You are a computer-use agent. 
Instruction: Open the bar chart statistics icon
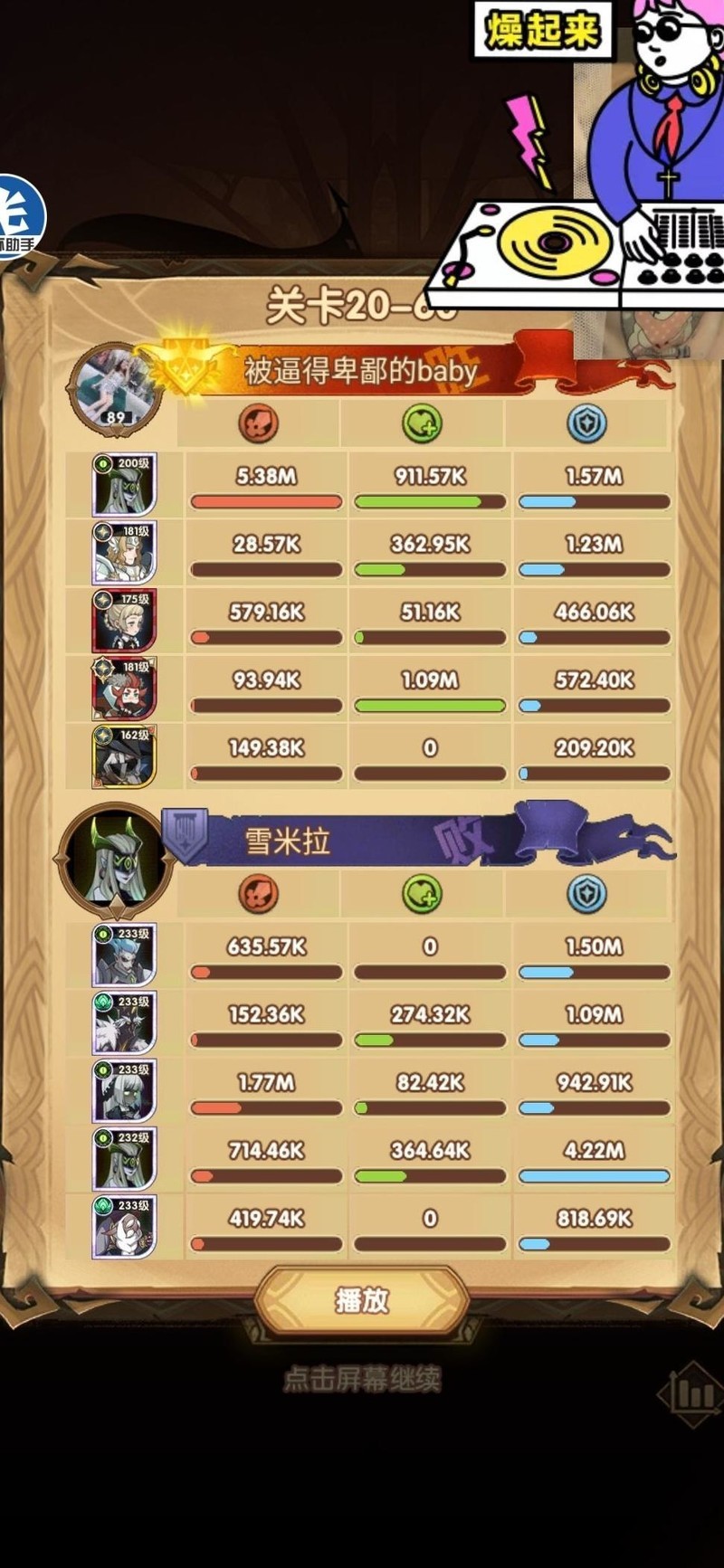pyautogui.click(x=693, y=1394)
